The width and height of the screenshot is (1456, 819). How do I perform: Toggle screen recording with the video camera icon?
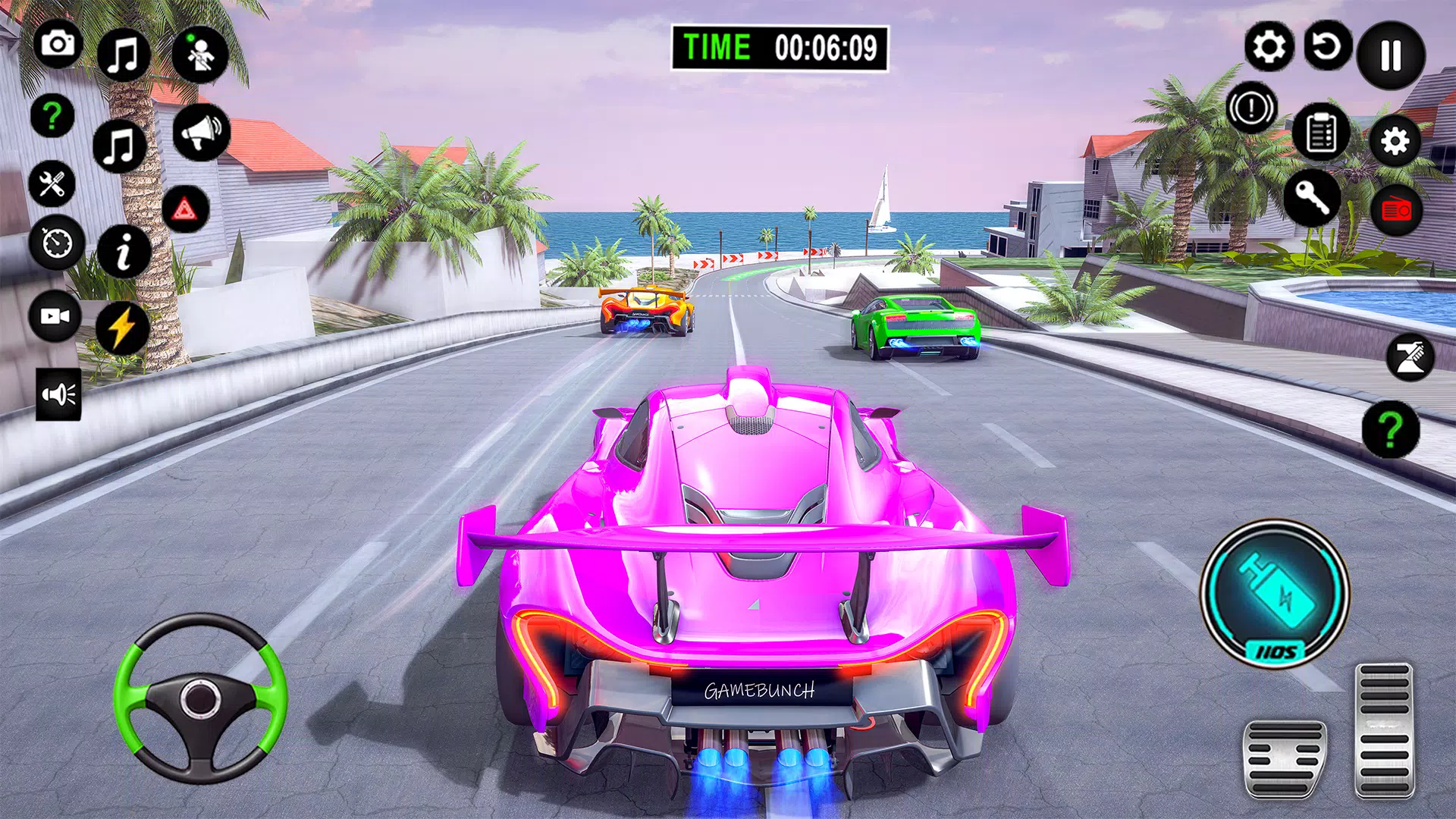[53, 315]
